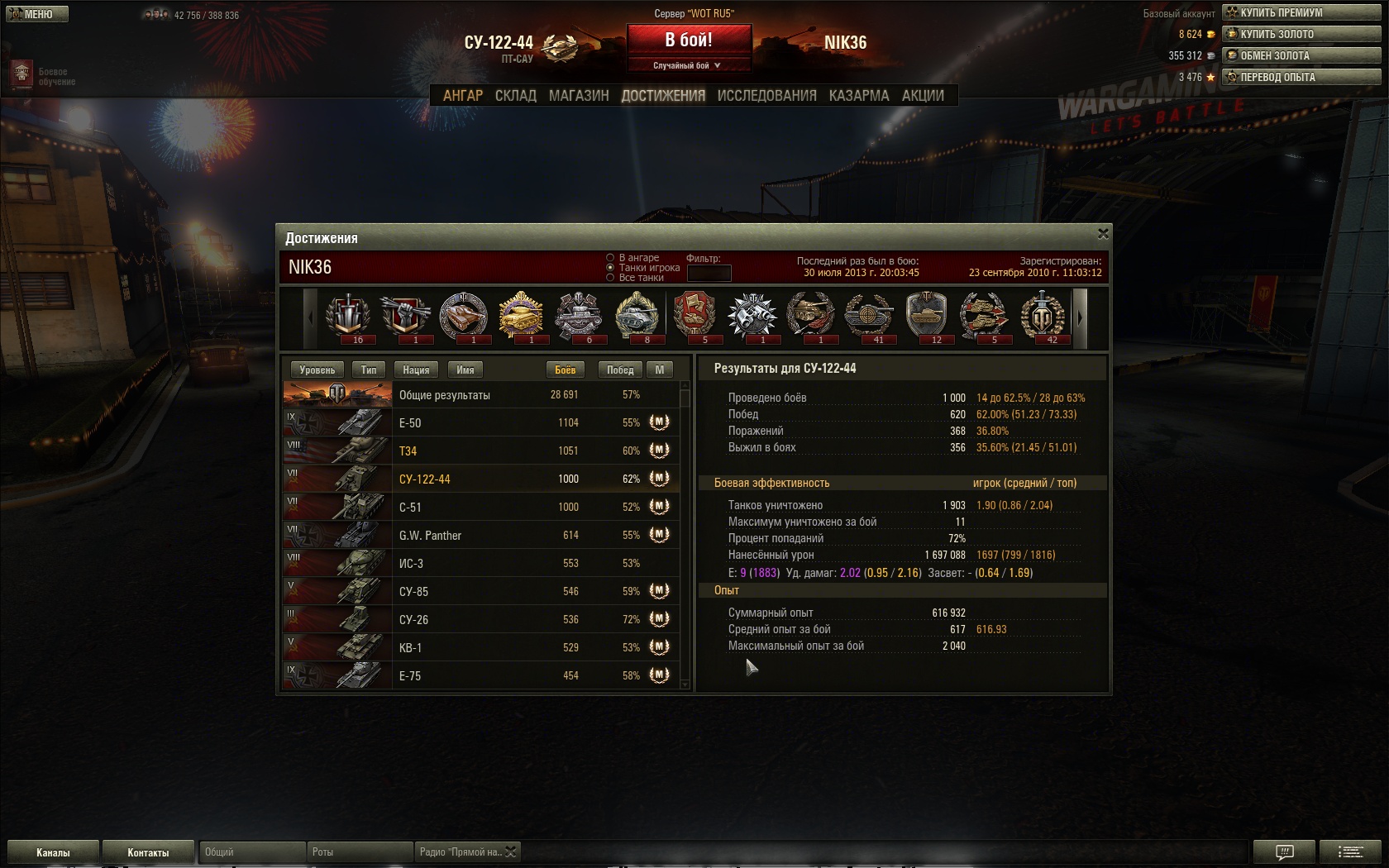Open the Перевод опыта conversion

pos(1301,77)
